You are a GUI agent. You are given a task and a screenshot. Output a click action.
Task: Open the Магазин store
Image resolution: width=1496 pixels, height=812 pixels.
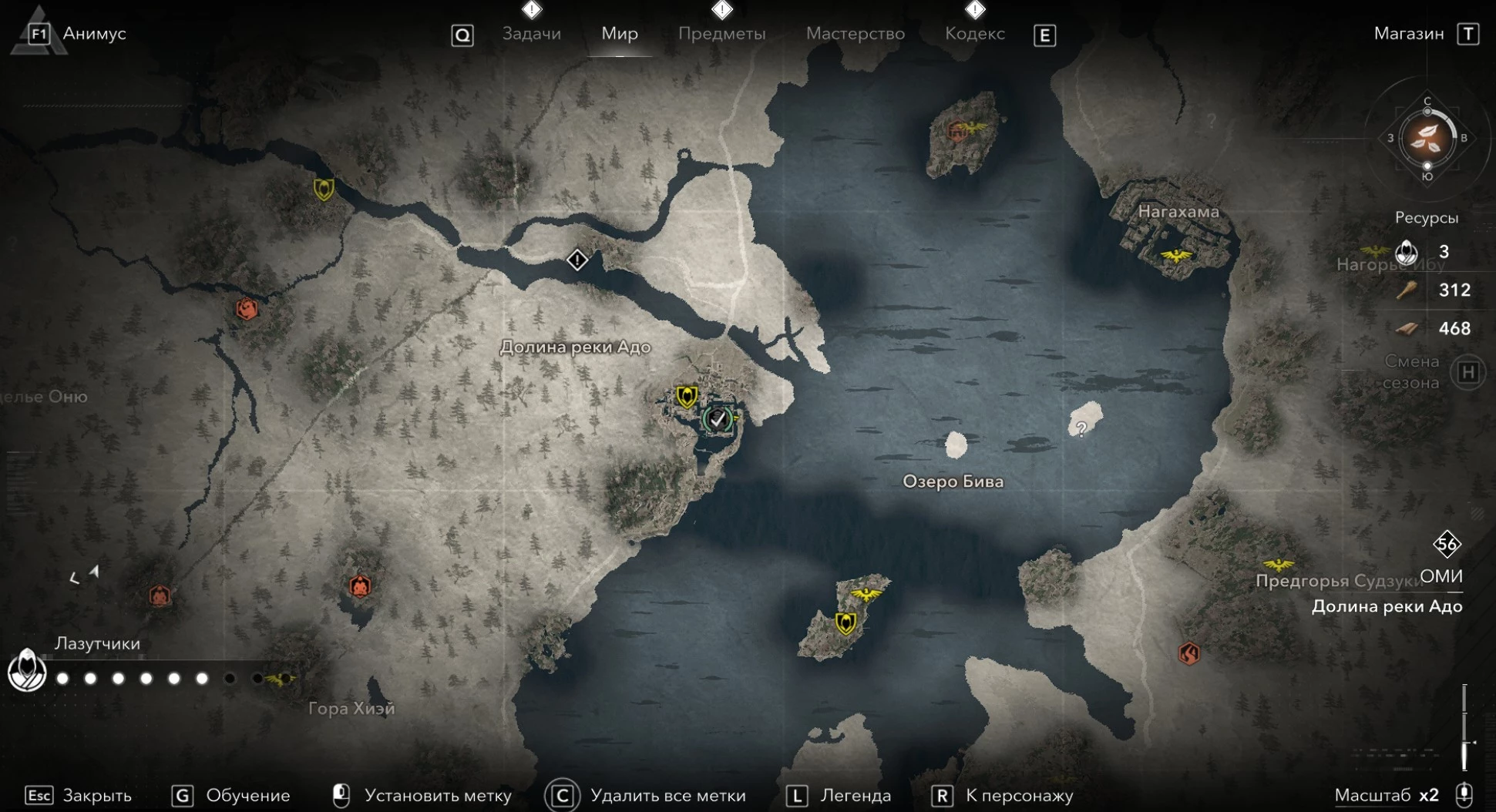(1409, 34)
